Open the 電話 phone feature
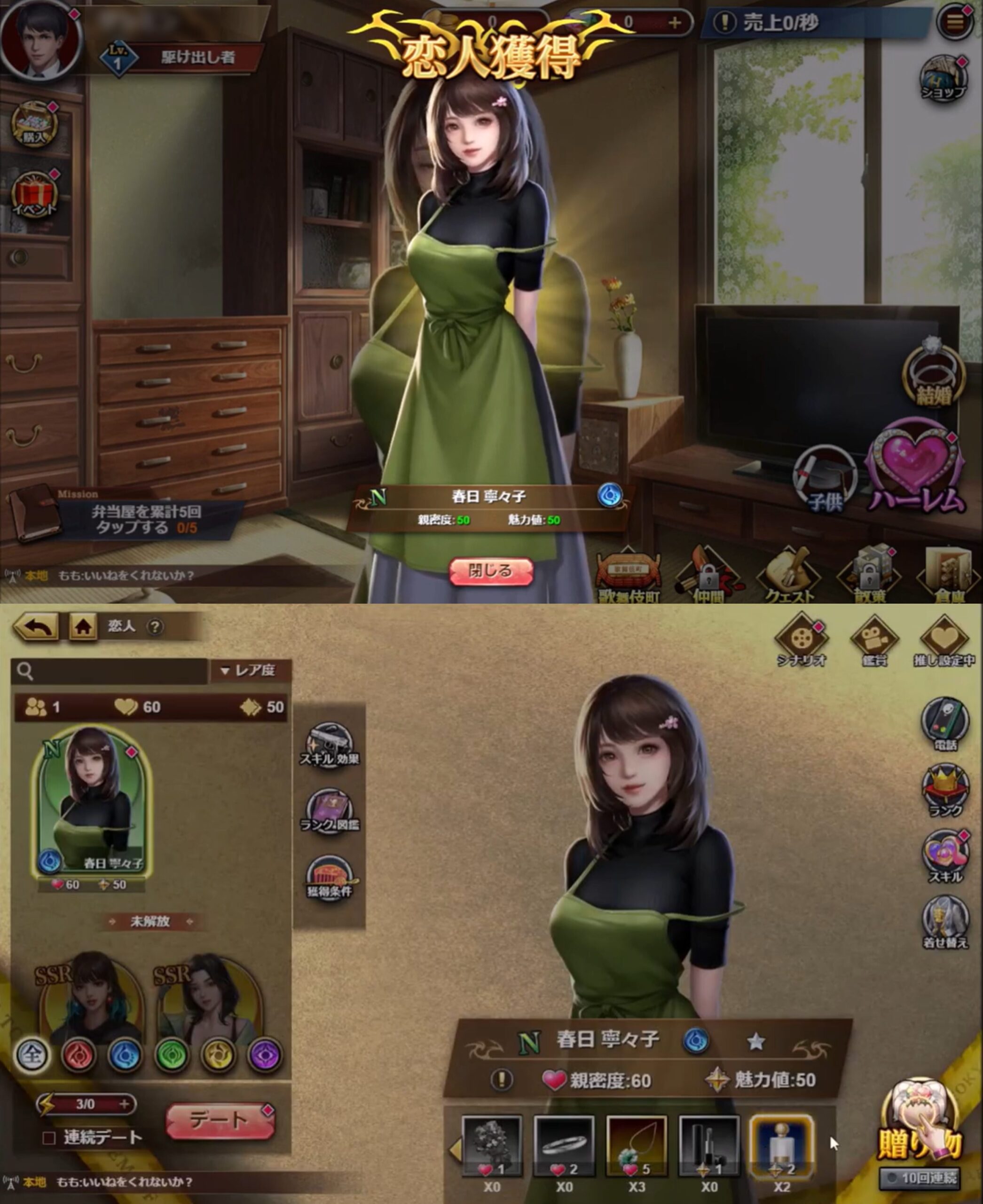Image resolution: width=983 pixels, height=1204 pixels. (944, 723)
